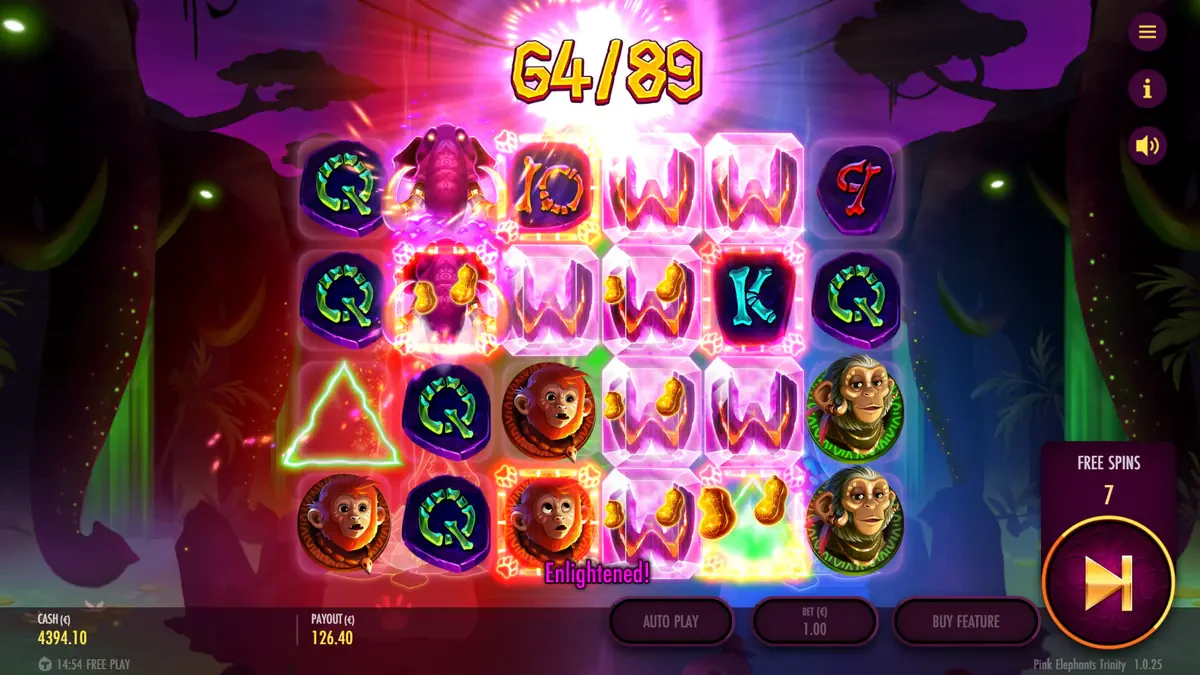The image size is (1200, 675).
Task: Toggle the sound speaker button
Action: [x=1147, y=147]
